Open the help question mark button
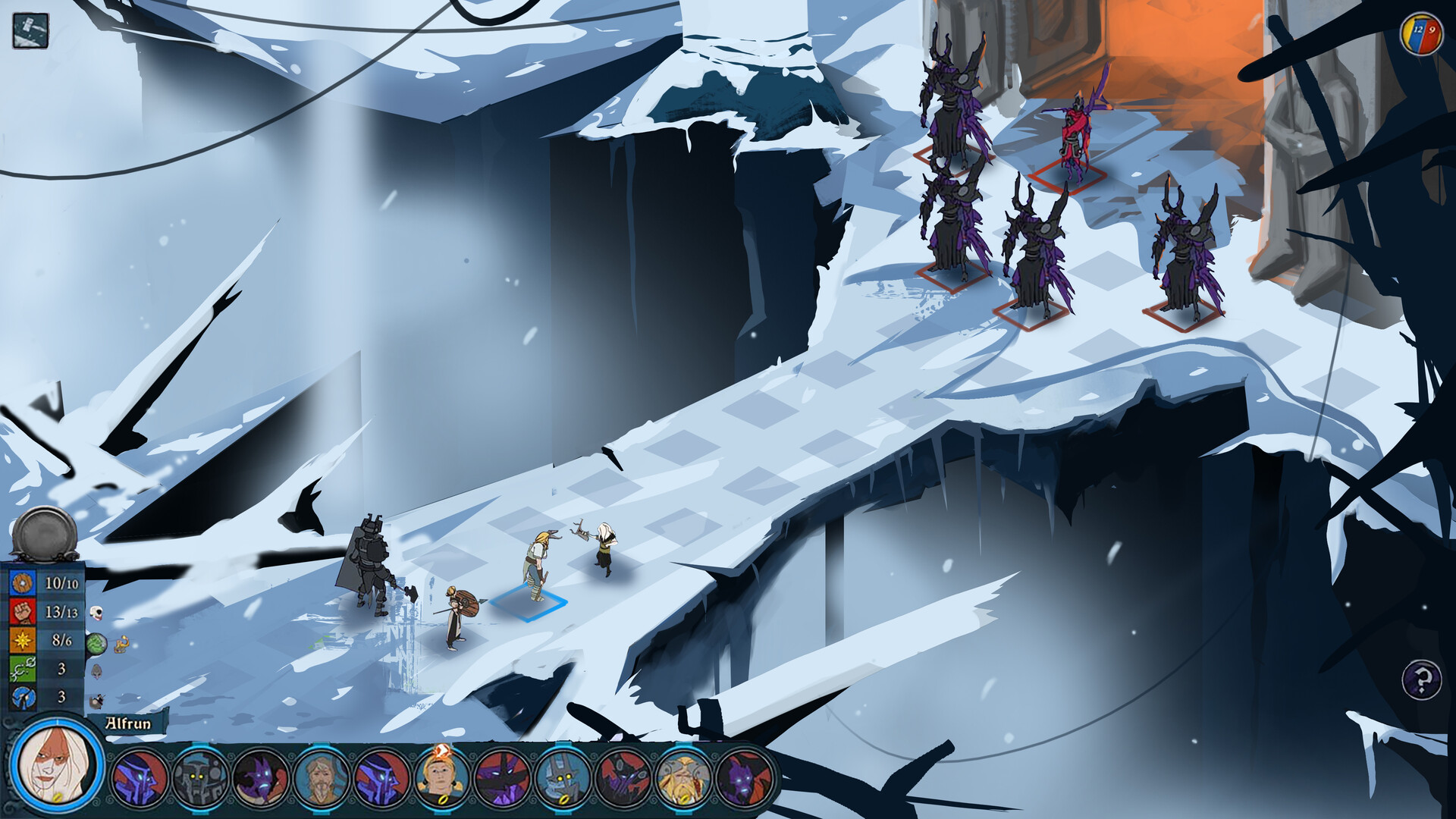 1421,679
